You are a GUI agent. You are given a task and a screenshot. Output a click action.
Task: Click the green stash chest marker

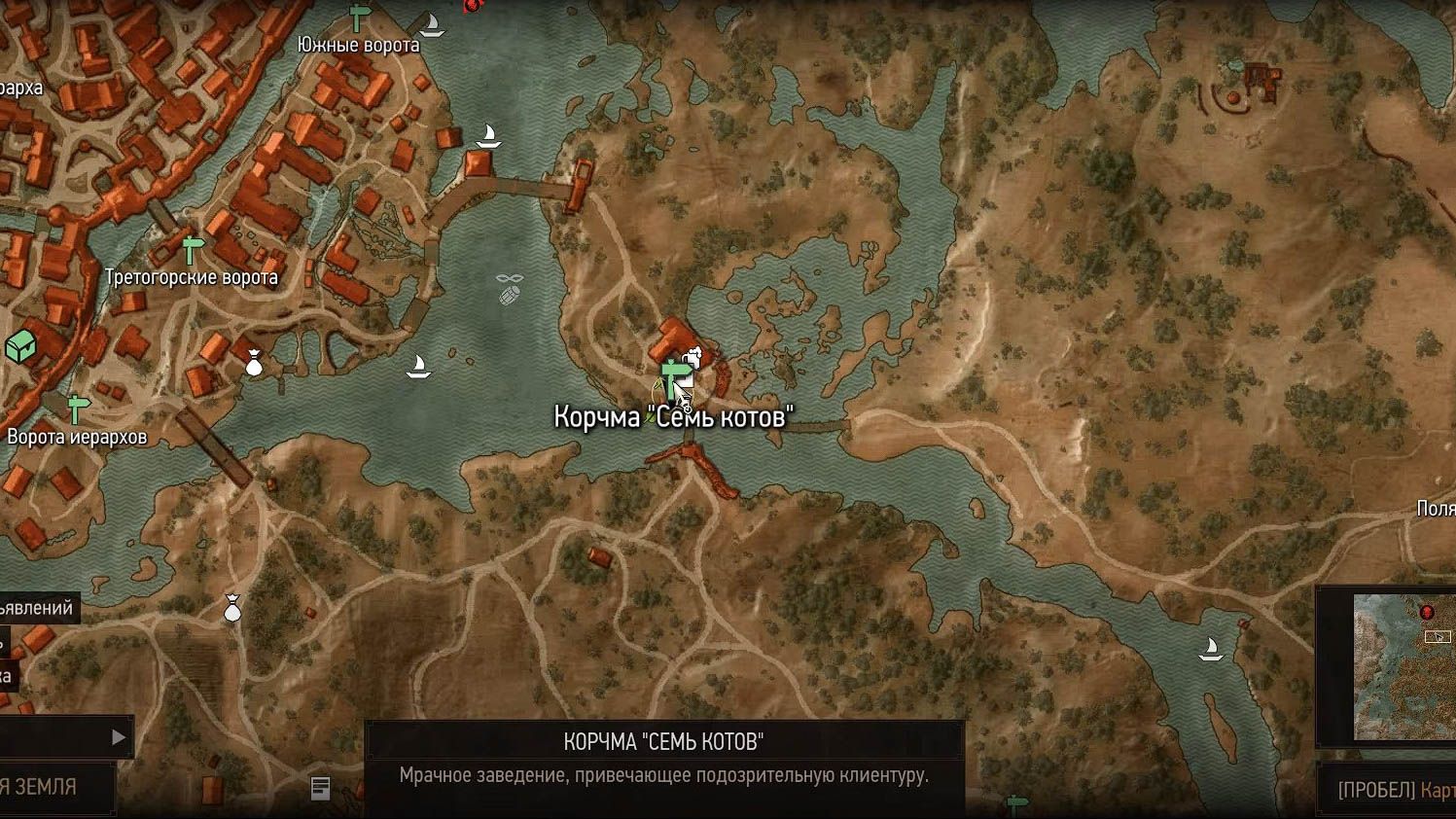pos(20,345)
